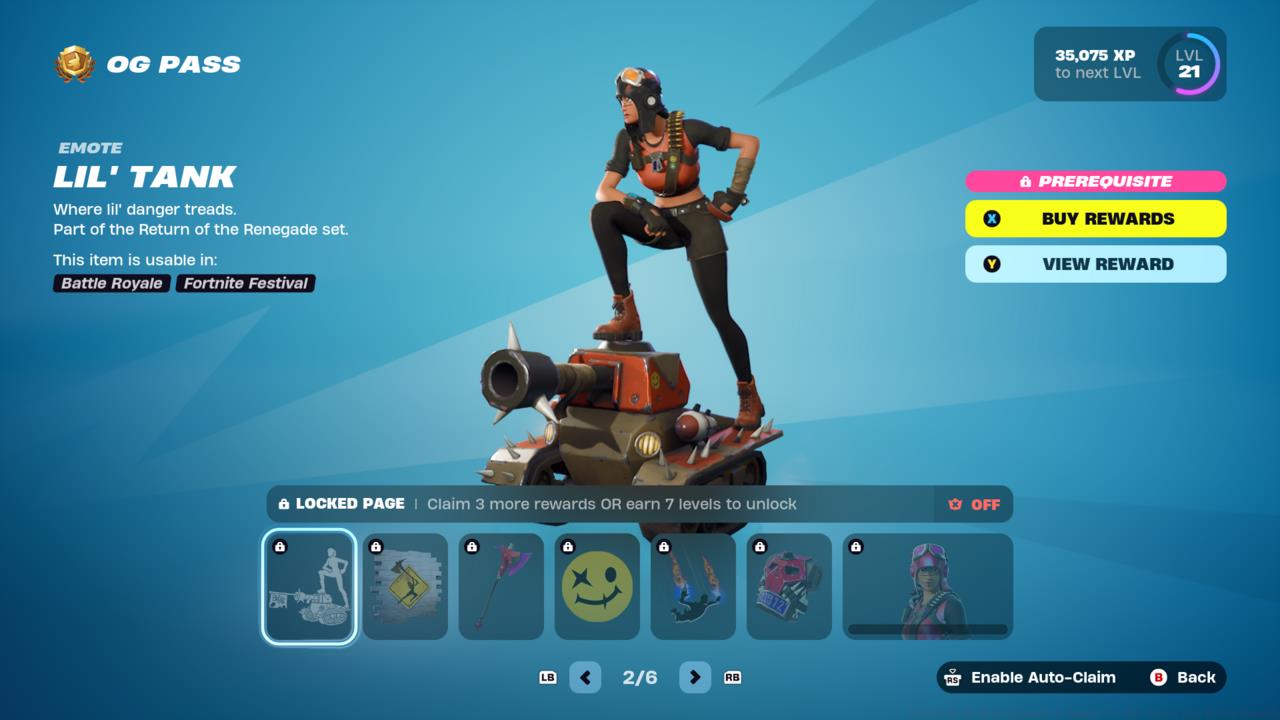Select the Lil' Tank emote reward tile
The height and width of the screenshot is (720, 1280).
click(309, 586)
